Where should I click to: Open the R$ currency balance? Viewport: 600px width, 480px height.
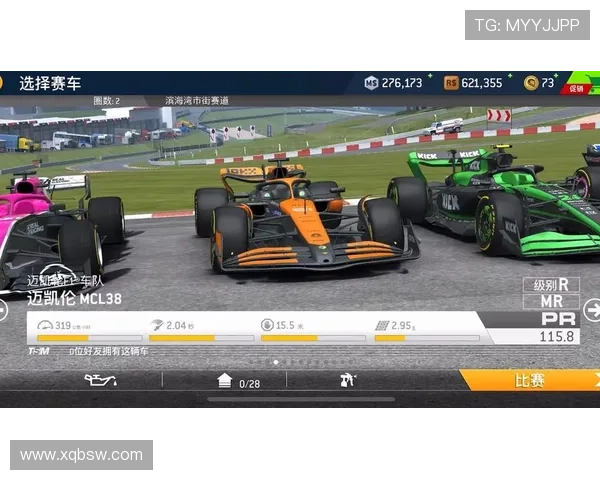point(474,83)
